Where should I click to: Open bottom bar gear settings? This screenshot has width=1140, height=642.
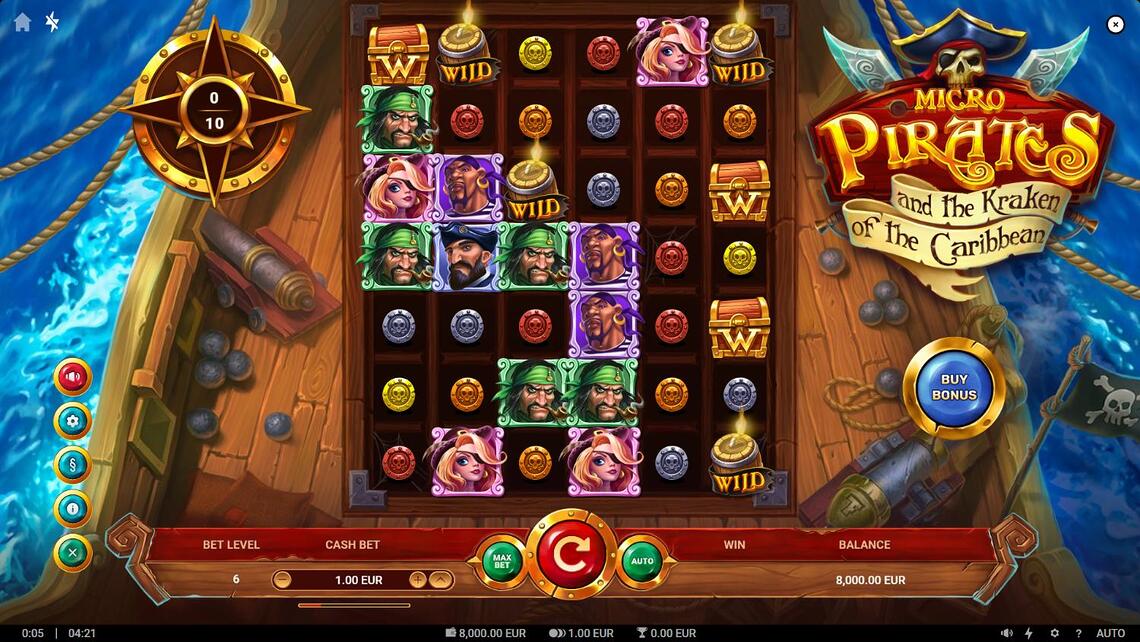(1054, 633)
